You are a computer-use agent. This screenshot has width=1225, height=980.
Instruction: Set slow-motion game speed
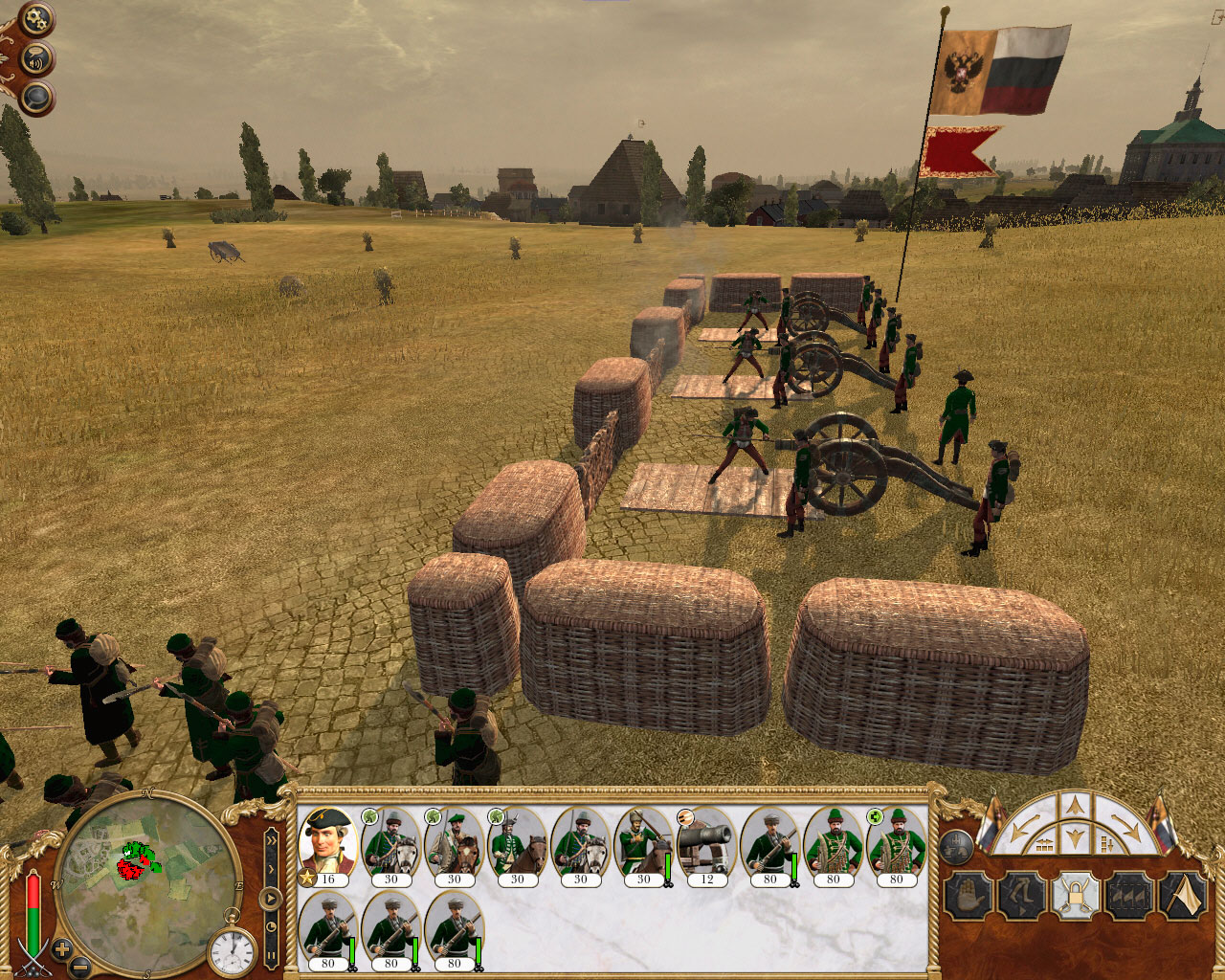272,927
